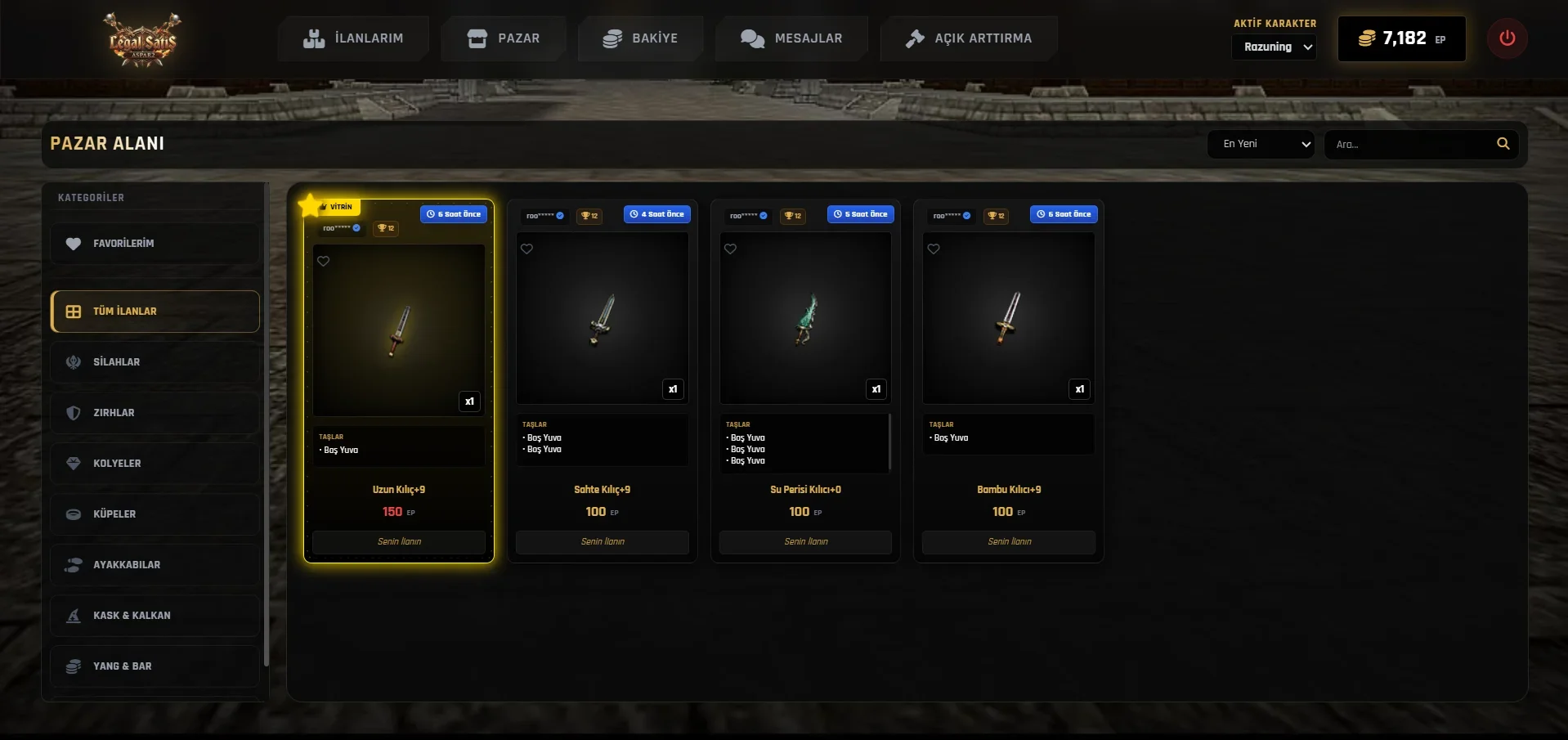Filter listings by Silahlar

click(155, 362)
